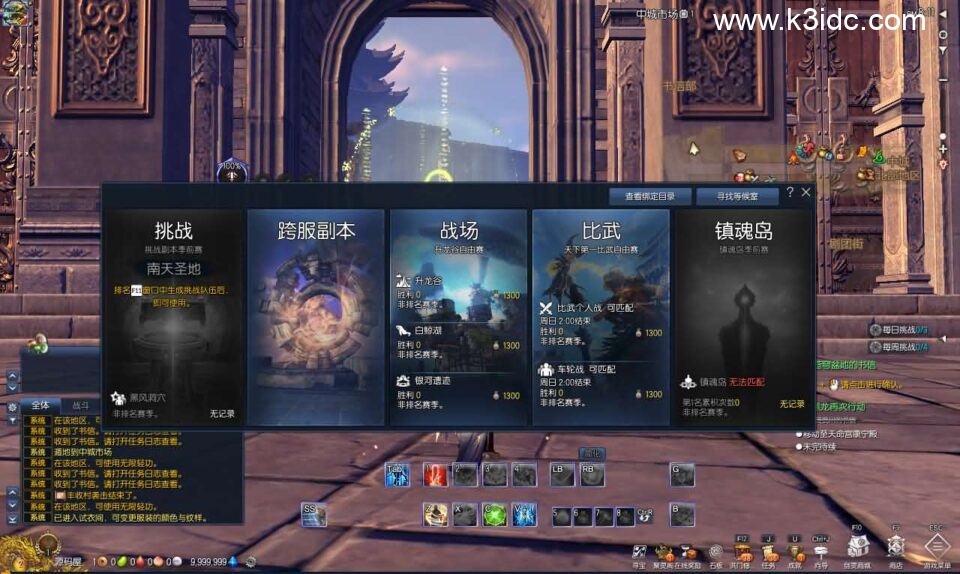
Task: Switch chat to the 战斗 tab
Action: [x=81, y=406]
